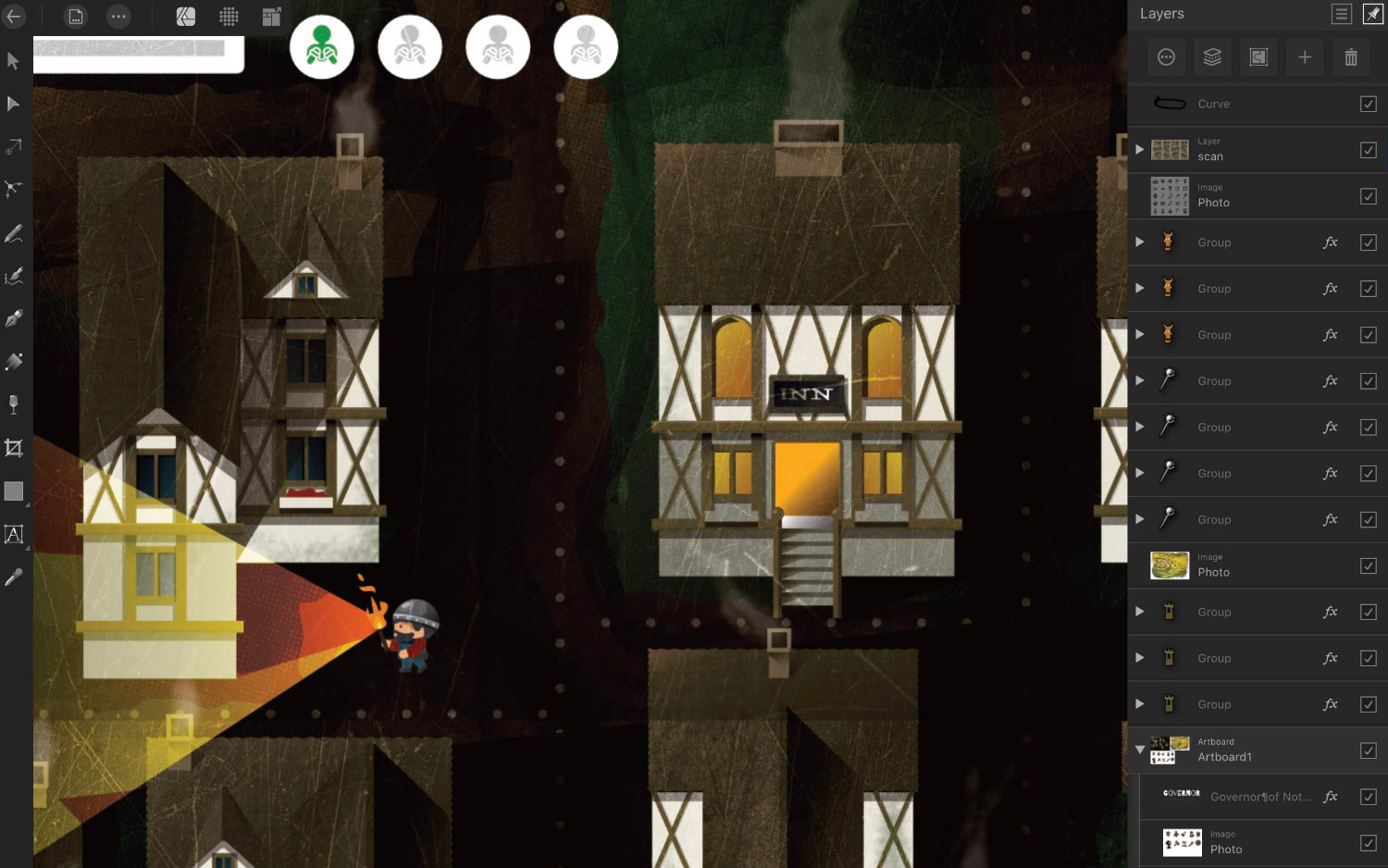The image size is (1388, 868).
Task: Pick the Move tool arrow
Action: pos(13,61)
